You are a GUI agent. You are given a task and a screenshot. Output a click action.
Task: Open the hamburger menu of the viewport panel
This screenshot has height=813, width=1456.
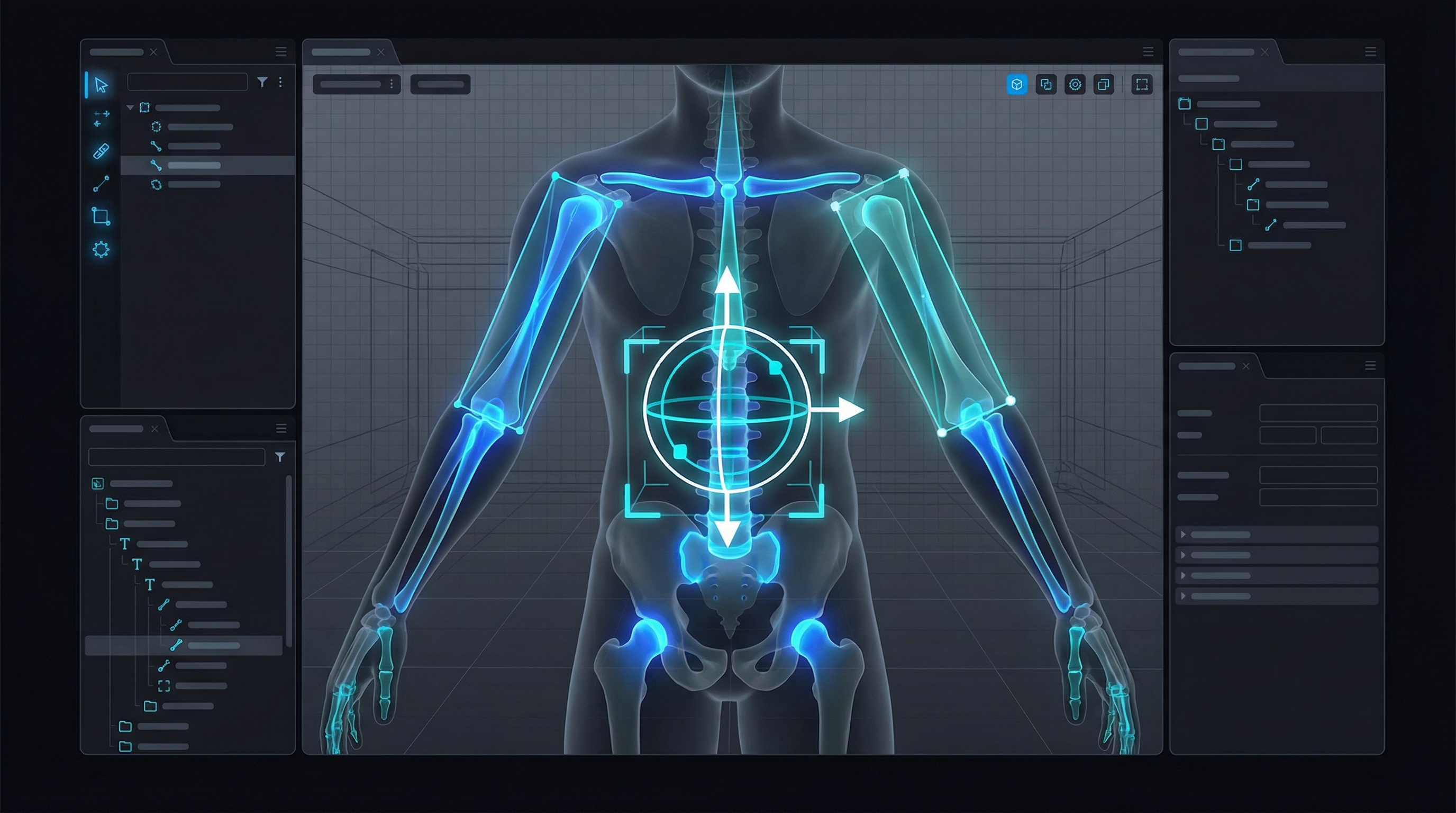[x=1148, y=52]
